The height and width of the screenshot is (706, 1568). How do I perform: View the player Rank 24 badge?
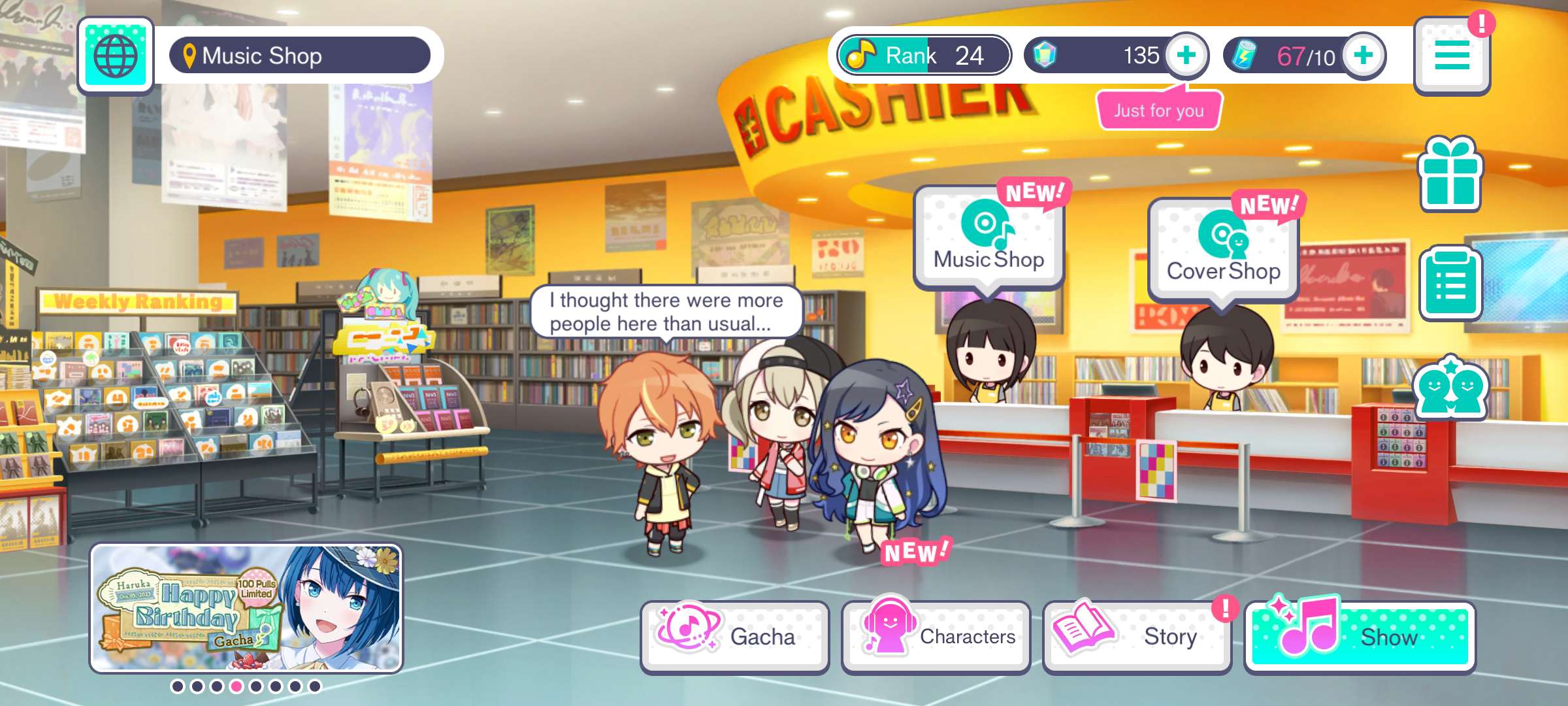pos(924,56)
